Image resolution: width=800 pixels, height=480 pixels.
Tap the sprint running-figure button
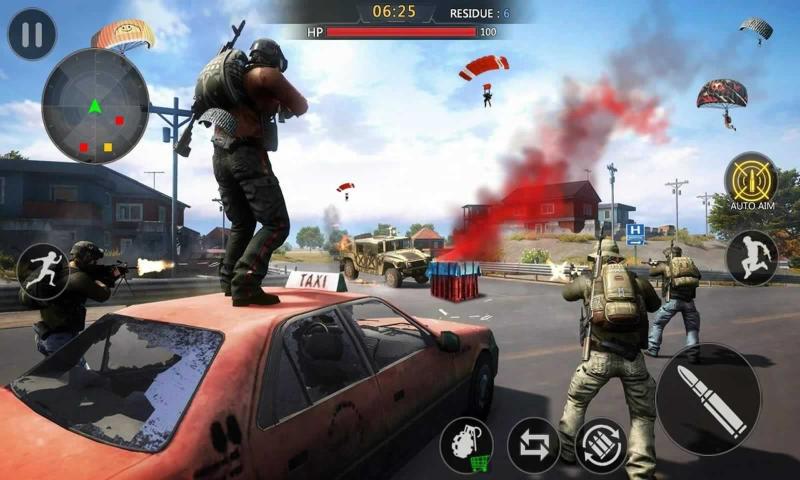[43, 271]
